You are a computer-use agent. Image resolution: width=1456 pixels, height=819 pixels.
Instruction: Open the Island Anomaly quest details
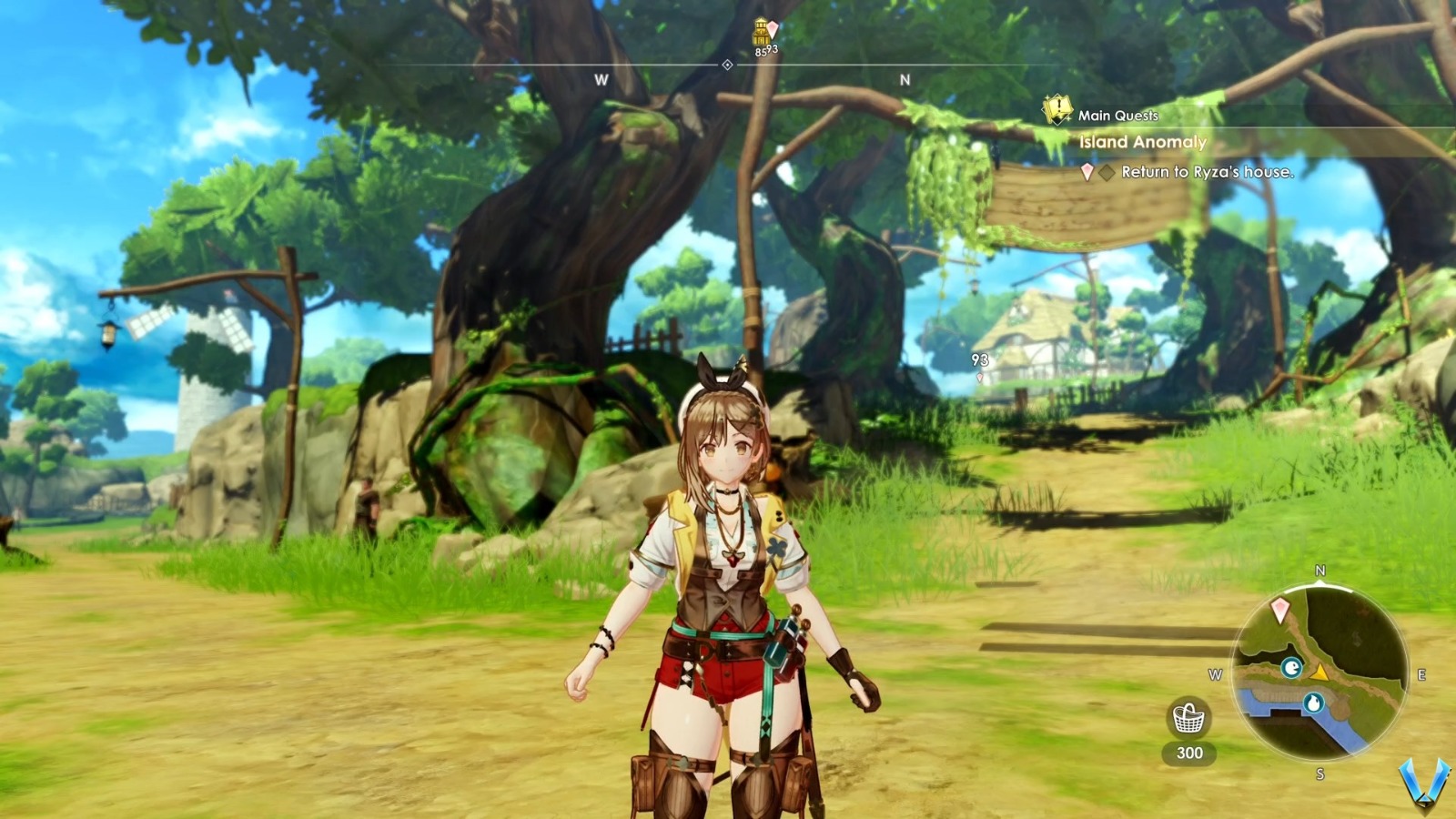click(x=1140, y=143)
